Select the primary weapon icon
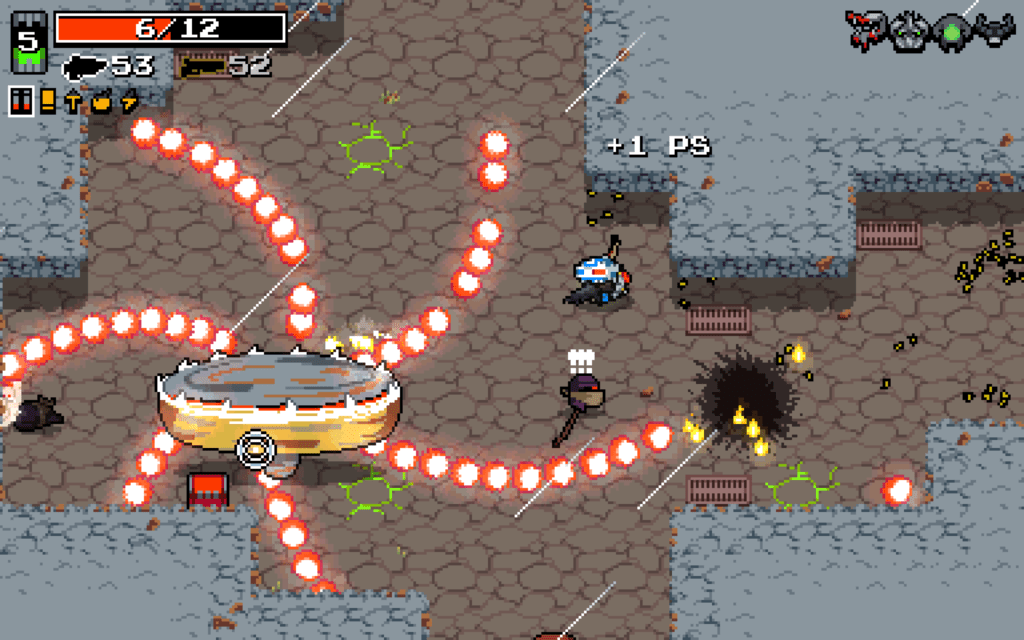1024x640 pixels. pos(85,68)
